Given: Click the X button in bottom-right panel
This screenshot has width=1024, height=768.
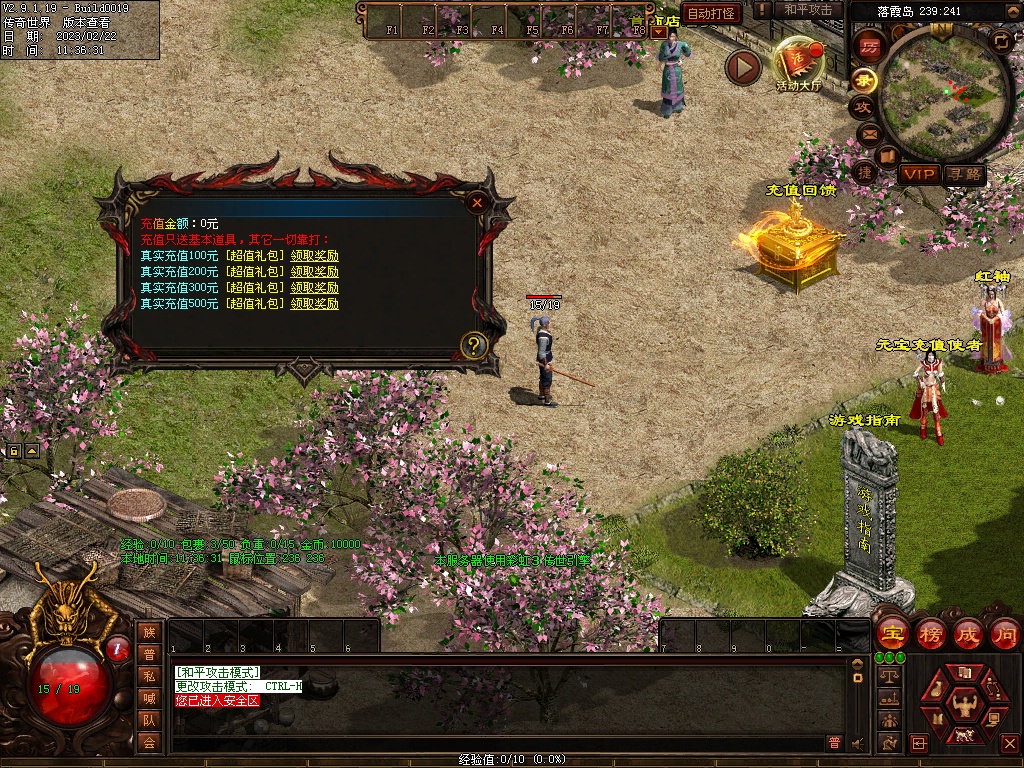Looking at the screenshot, I should (x=1008, y=743).
